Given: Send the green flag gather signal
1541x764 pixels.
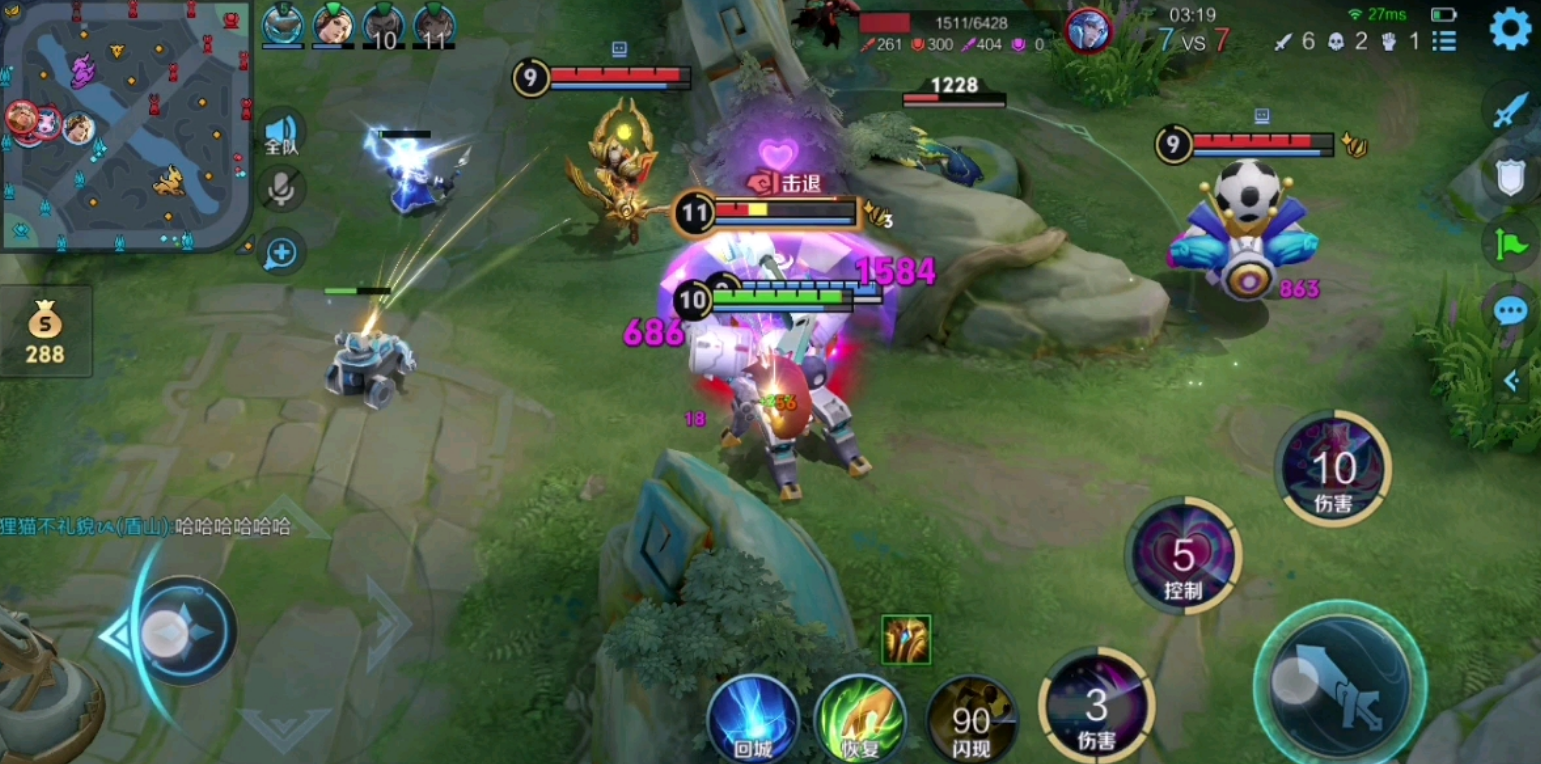Looking at the screenshot, I should point(1511,244).
